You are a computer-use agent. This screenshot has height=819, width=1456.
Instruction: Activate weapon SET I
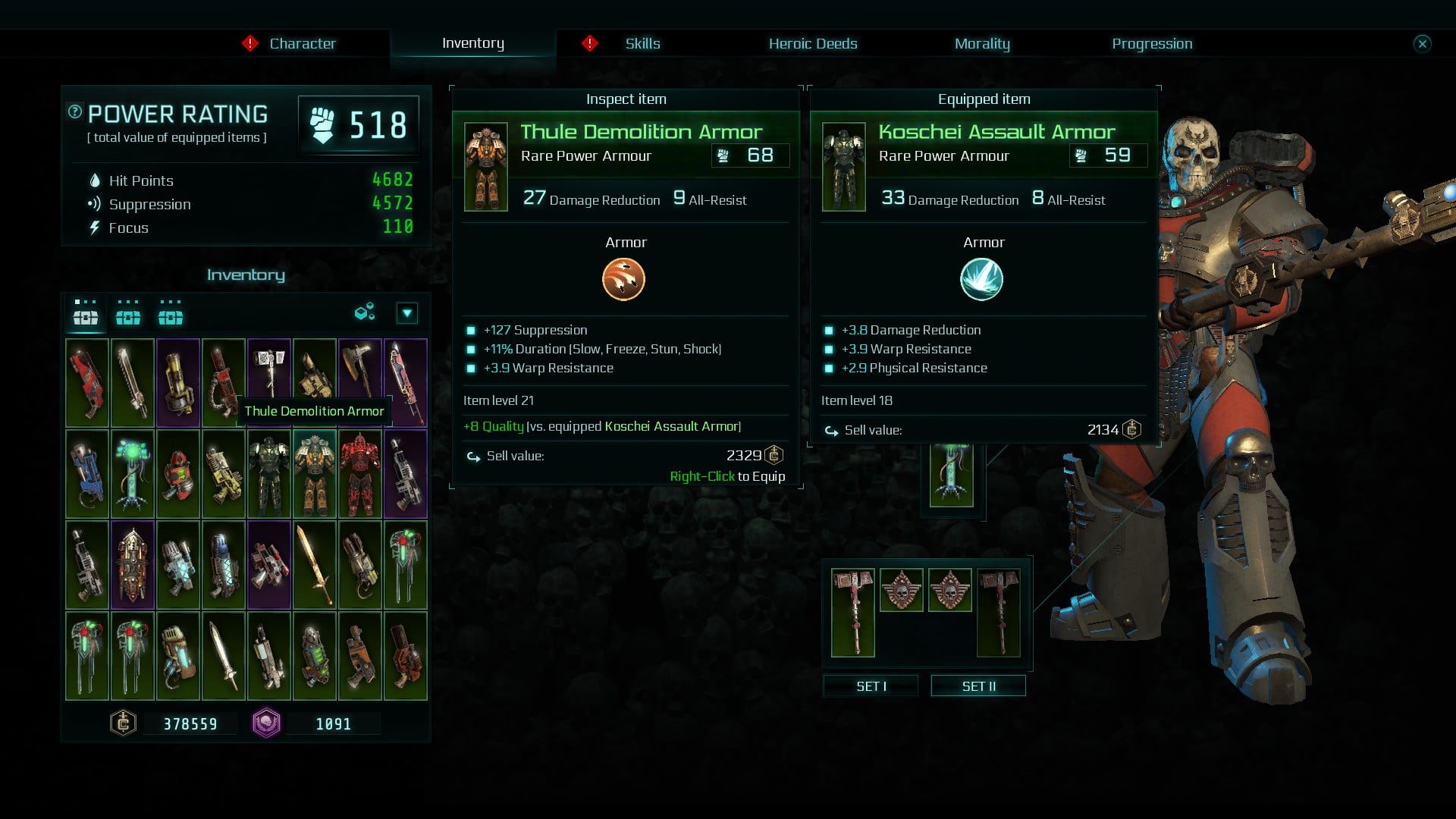point(871,686)
